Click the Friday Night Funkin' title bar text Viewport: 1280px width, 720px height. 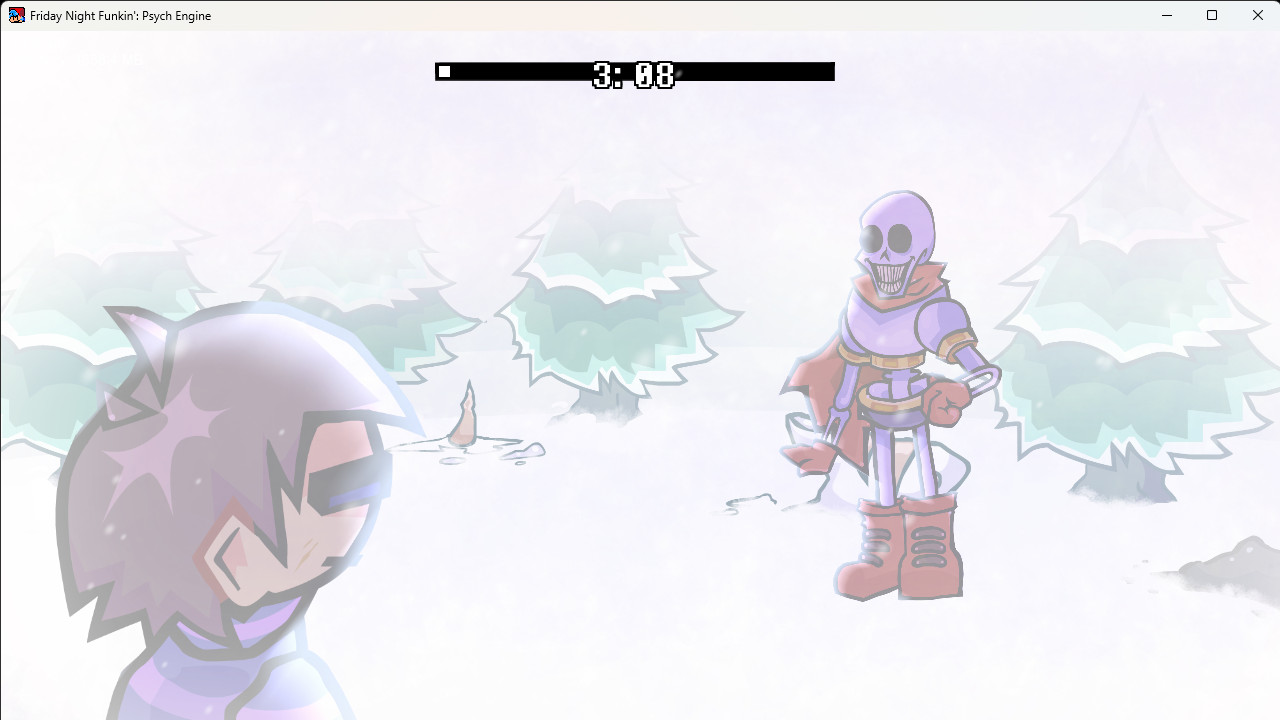click(x=120, y=15)
